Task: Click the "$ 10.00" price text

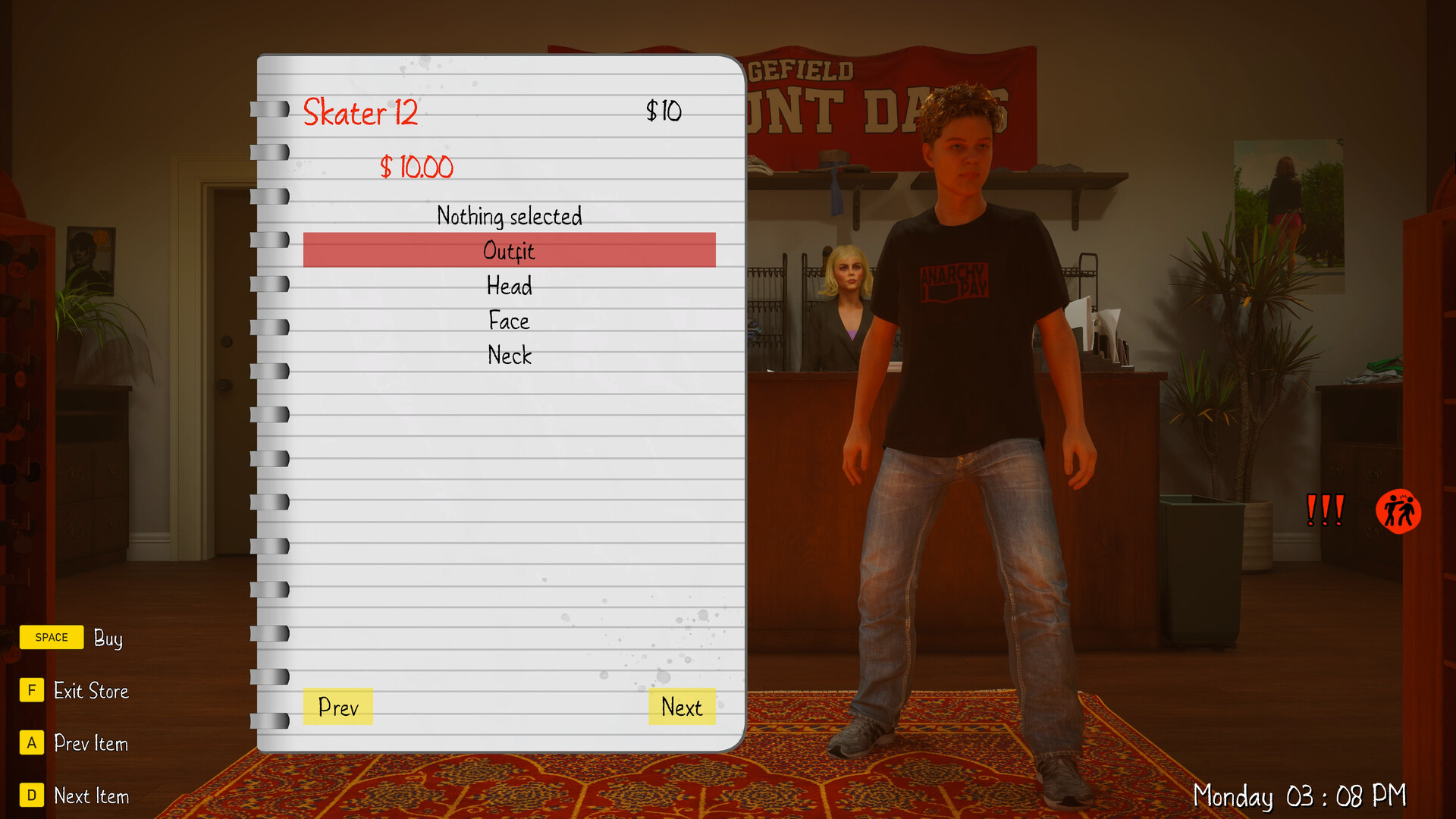Action: (x=416, y=167)
